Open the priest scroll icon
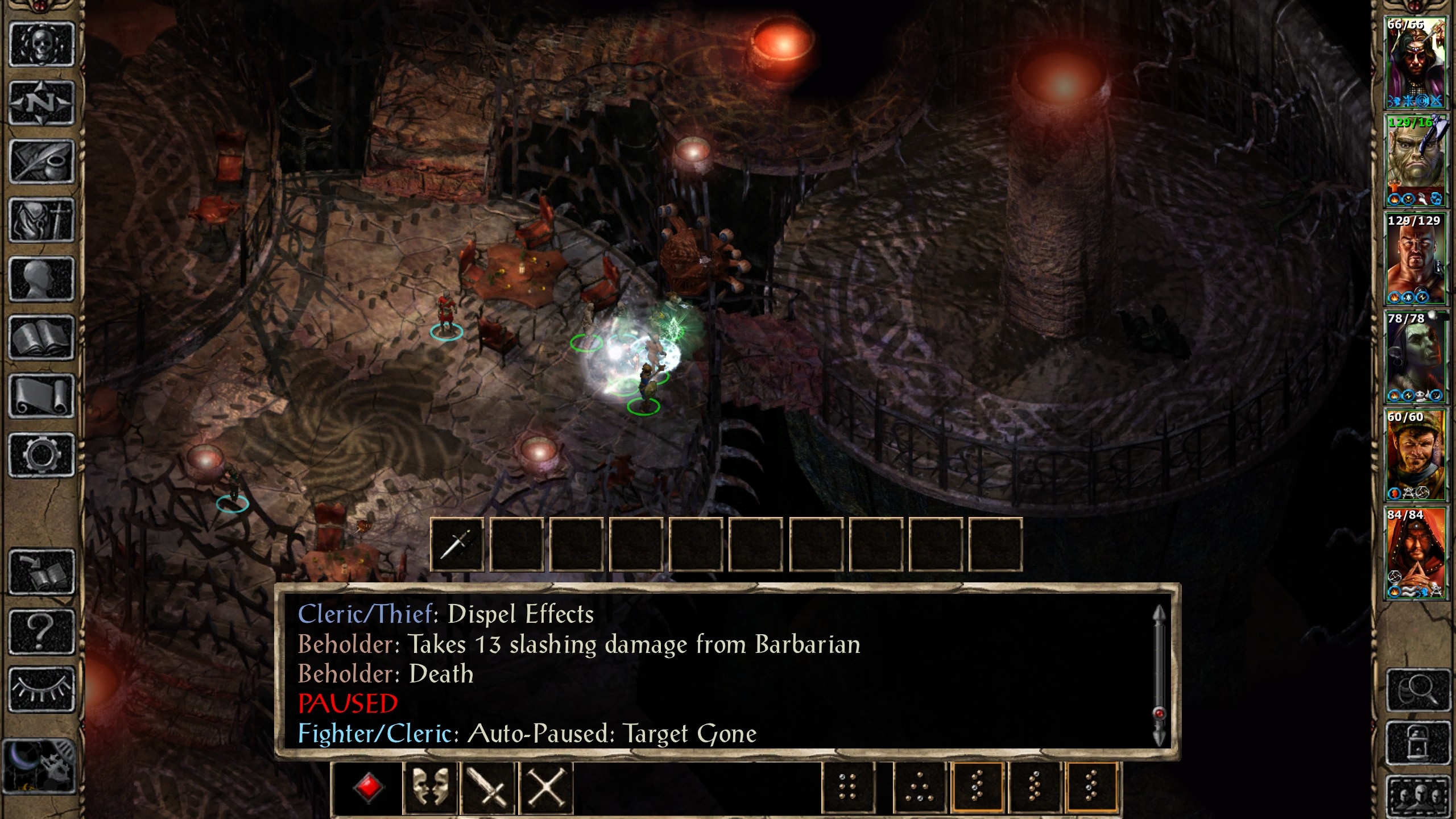The width and height of the screenshot is (1456, 819). click(42, 396)
